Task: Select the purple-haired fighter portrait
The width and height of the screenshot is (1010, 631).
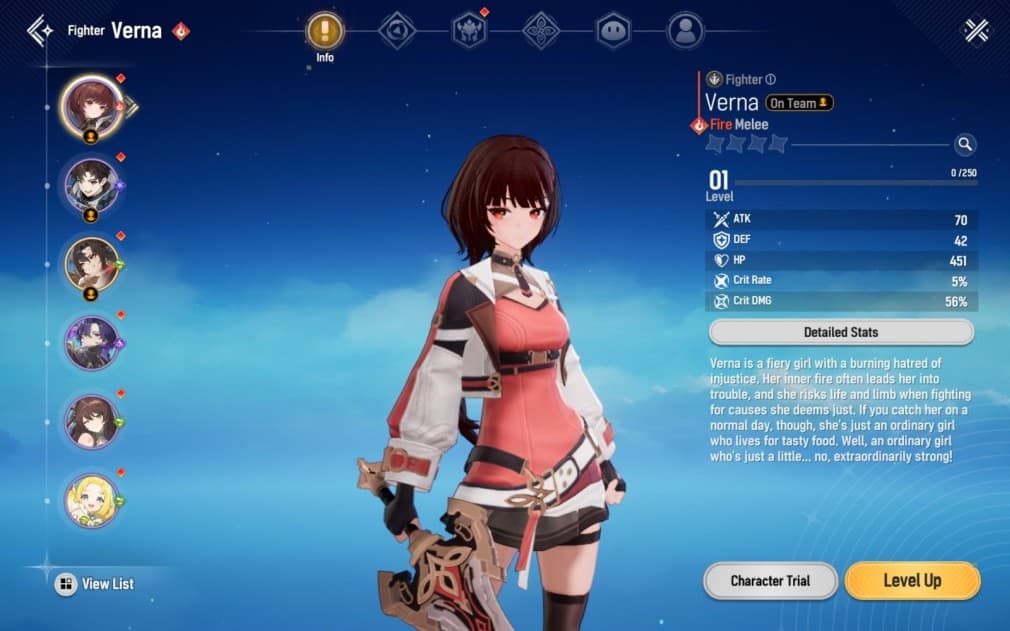Action: 92,342
